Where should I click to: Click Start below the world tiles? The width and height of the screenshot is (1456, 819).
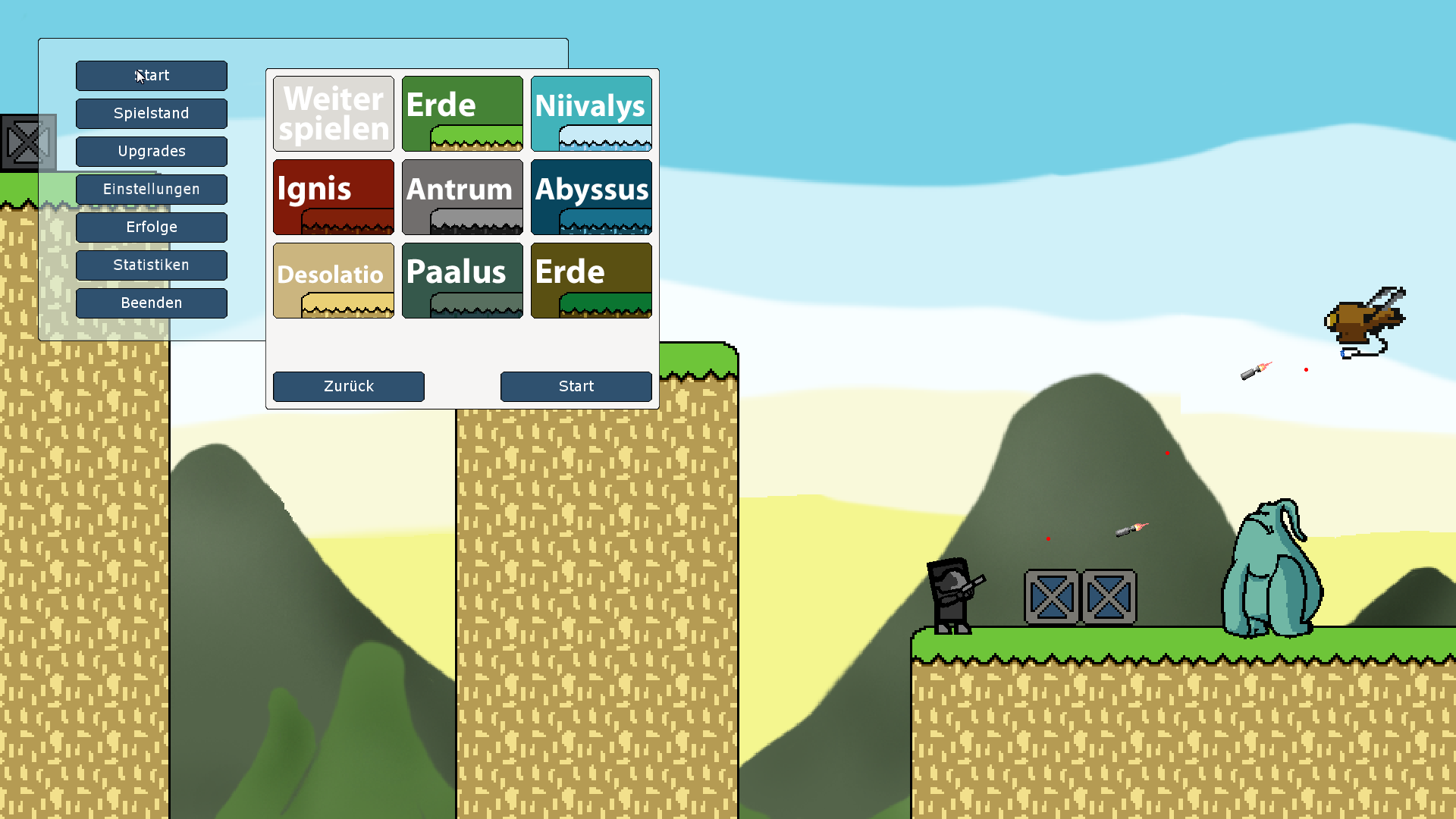pos(576,387)
